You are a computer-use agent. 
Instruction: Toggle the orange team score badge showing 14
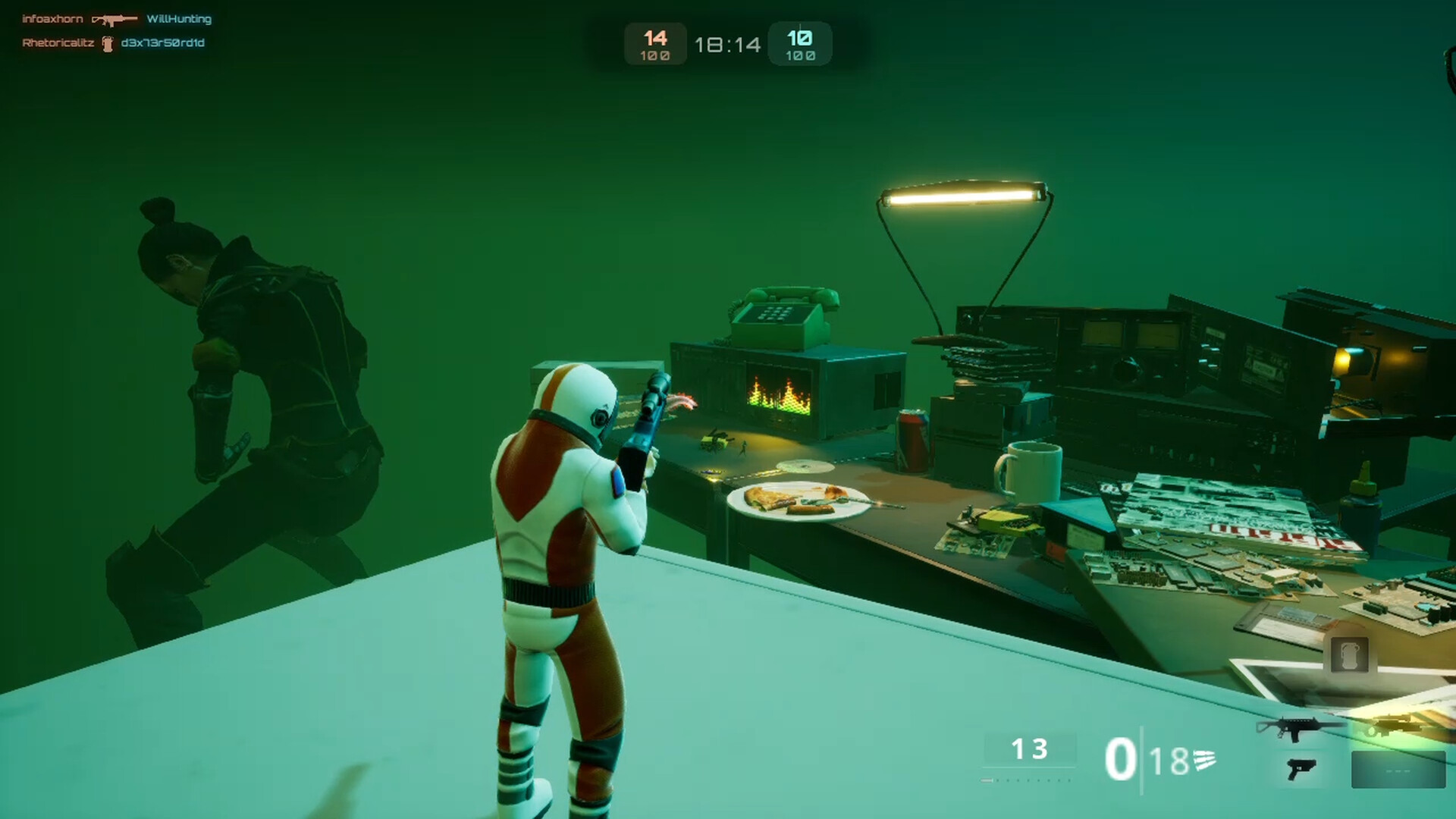[654, 43]
